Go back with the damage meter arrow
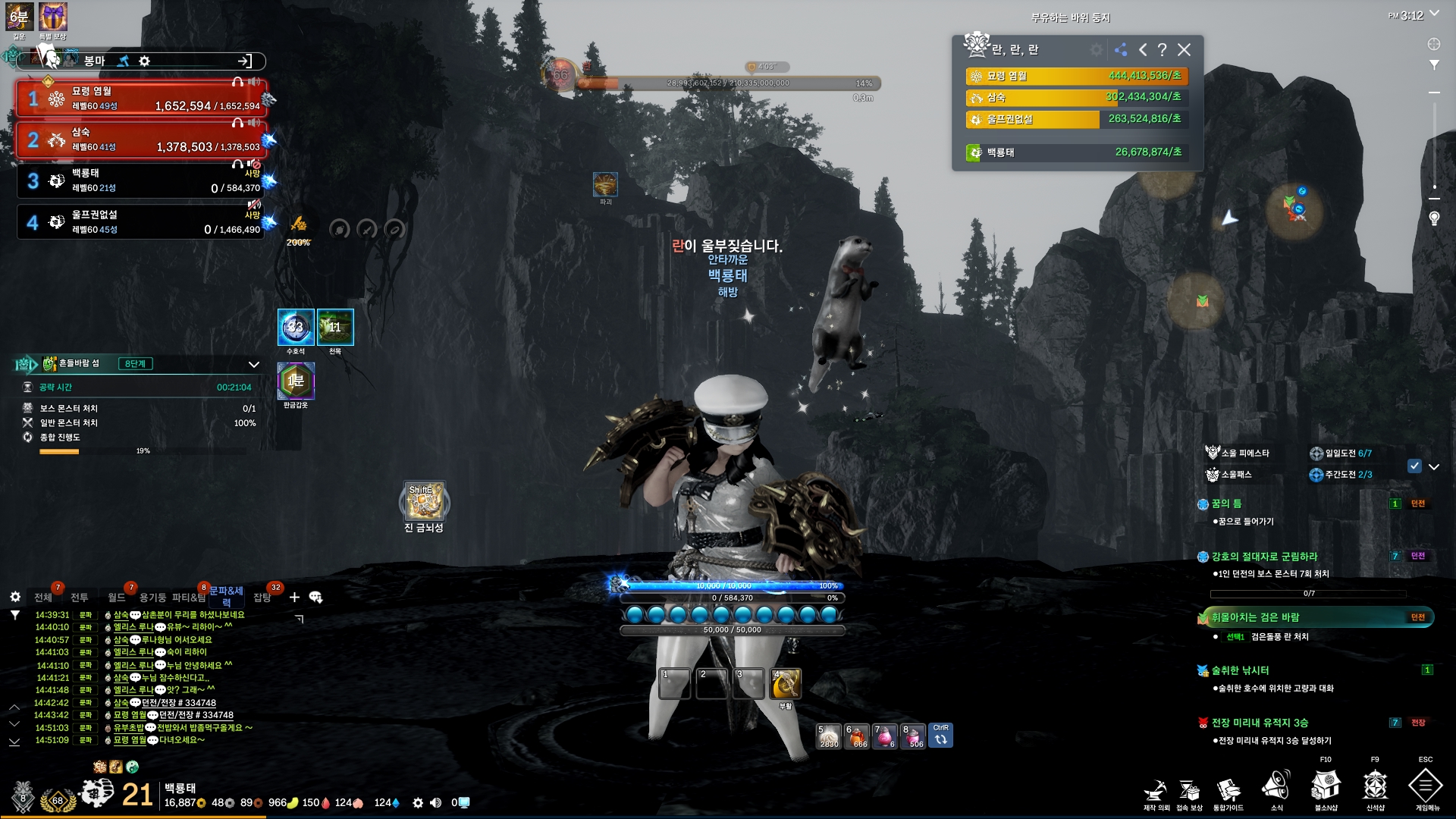The width and height of the screenshot is (1456, 819). tap(1142, 50)
